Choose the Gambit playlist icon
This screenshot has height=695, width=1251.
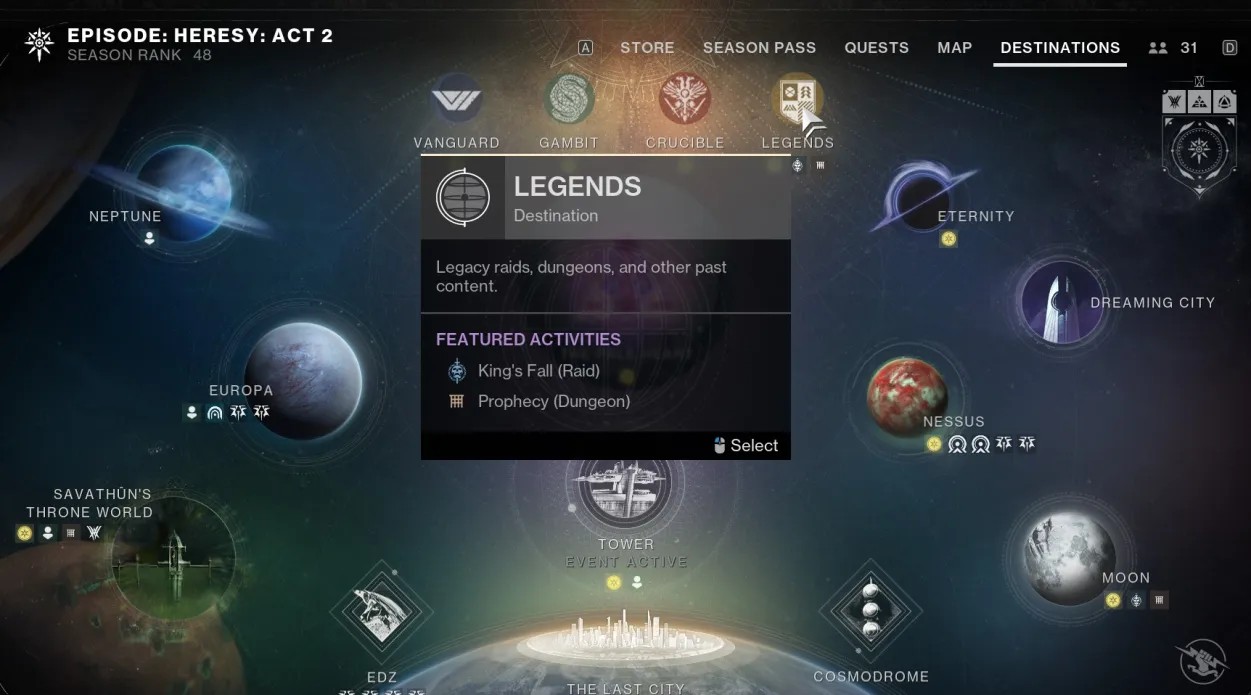pyautogui.click(x=569, y=101)
